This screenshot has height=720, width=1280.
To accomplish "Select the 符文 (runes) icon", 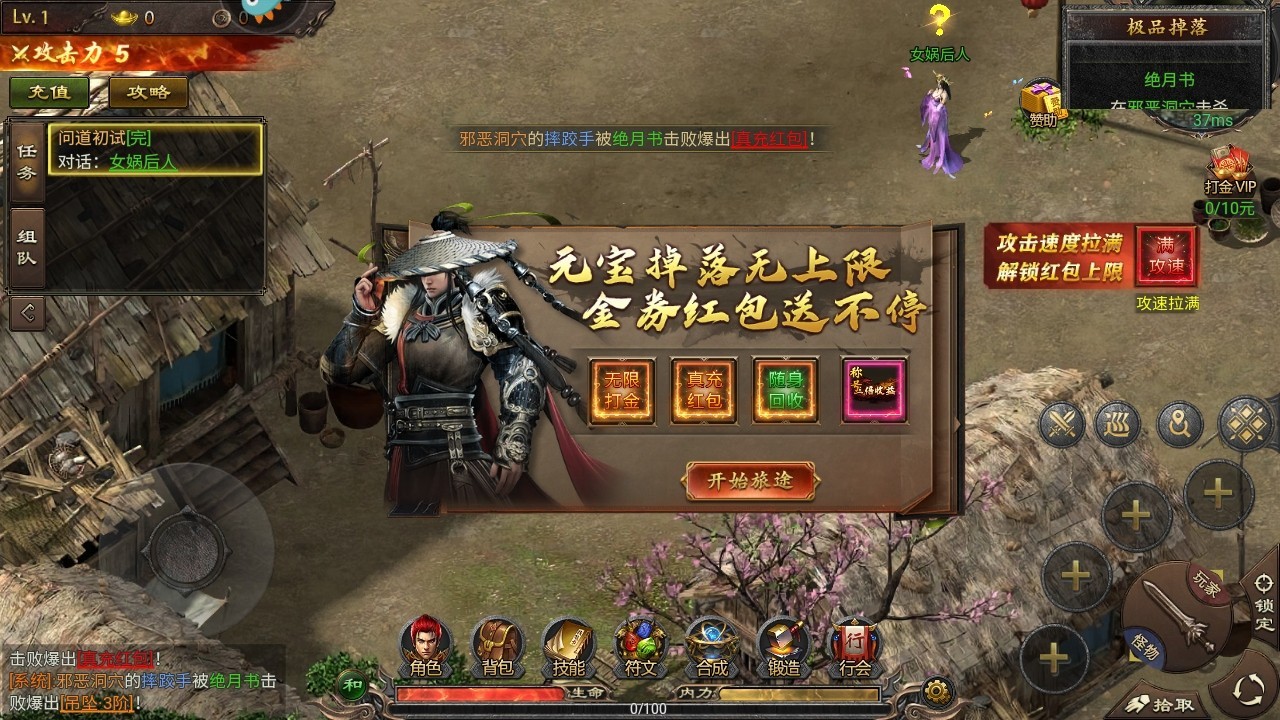I will click(639, 648).
